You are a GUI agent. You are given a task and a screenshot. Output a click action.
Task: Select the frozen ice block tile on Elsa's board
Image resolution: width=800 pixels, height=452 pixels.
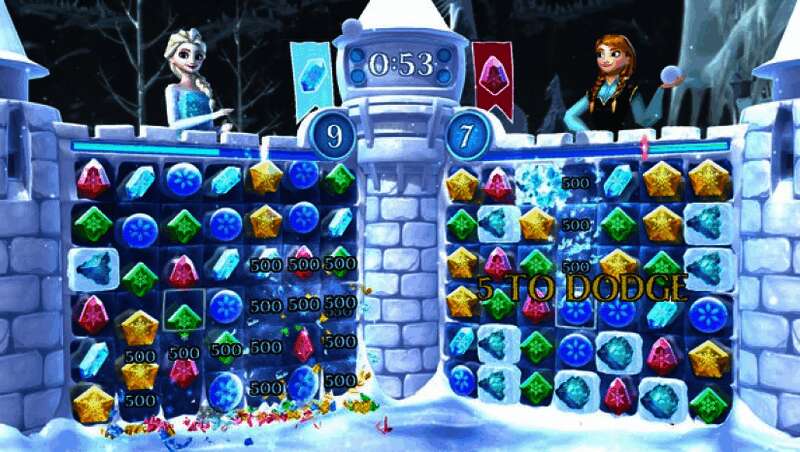pyautogui.click(x=93, y=270)
